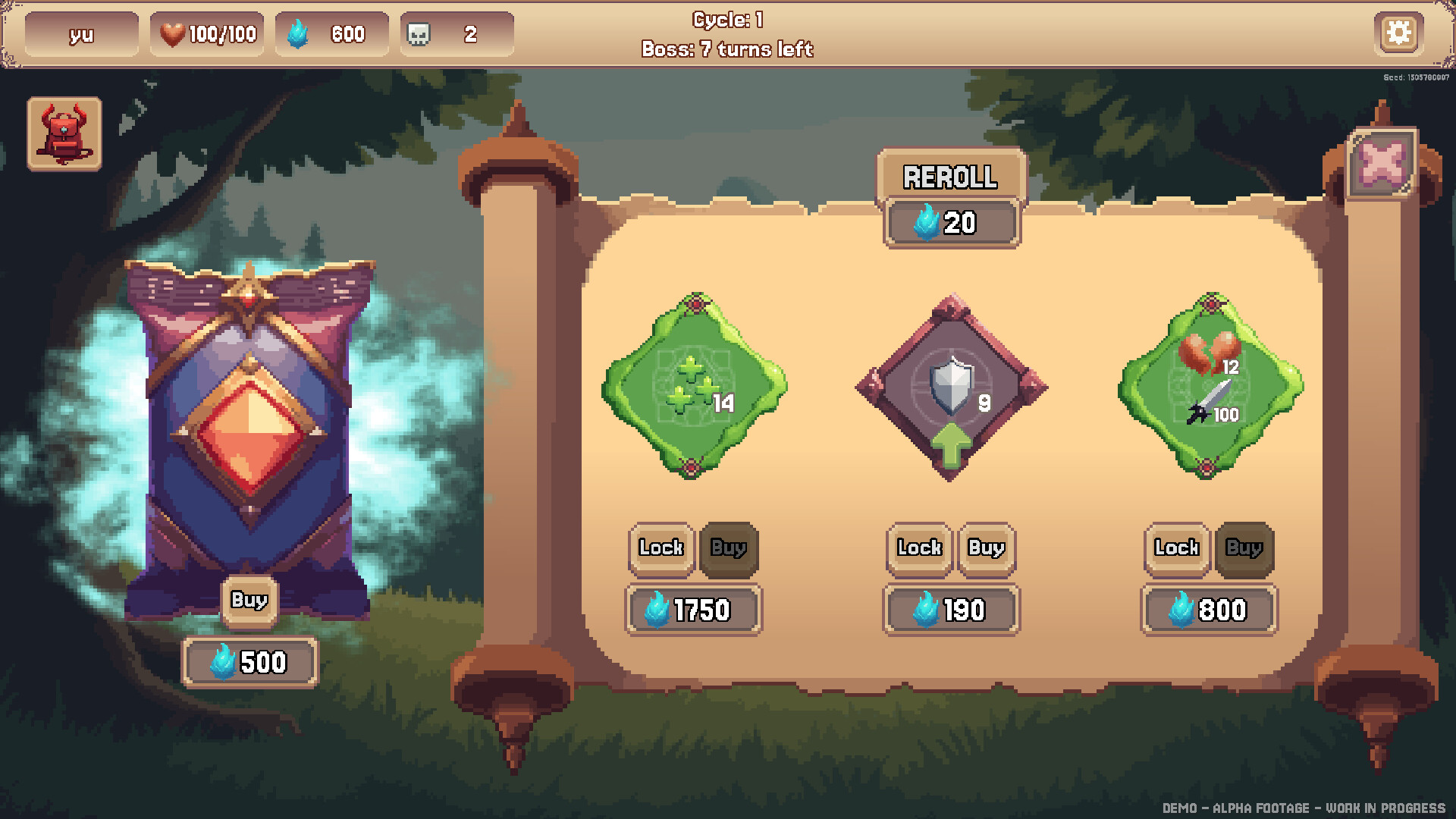1456x819 pixels.
Task: Click the blue flame currency icon
Action: (x=296, y=33)
